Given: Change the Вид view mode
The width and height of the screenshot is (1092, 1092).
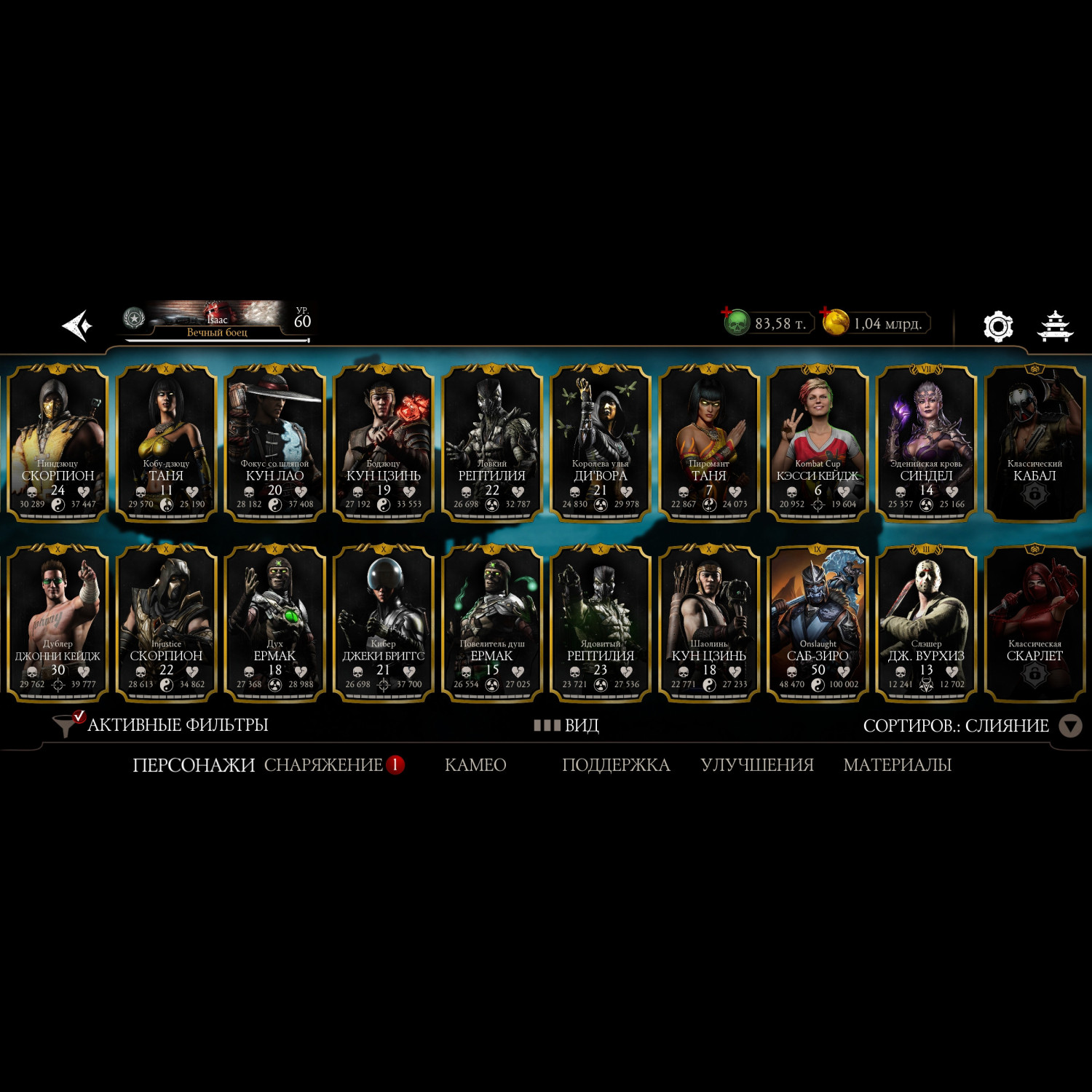Looking at the screenshot, I should coord(566,726).
